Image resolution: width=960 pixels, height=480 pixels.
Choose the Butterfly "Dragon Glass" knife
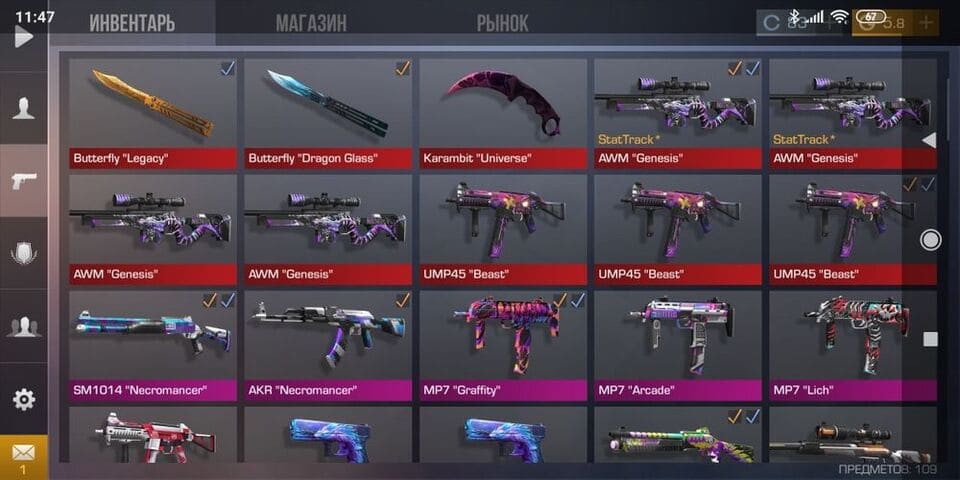pyautogui.click(x=328, y=112)
